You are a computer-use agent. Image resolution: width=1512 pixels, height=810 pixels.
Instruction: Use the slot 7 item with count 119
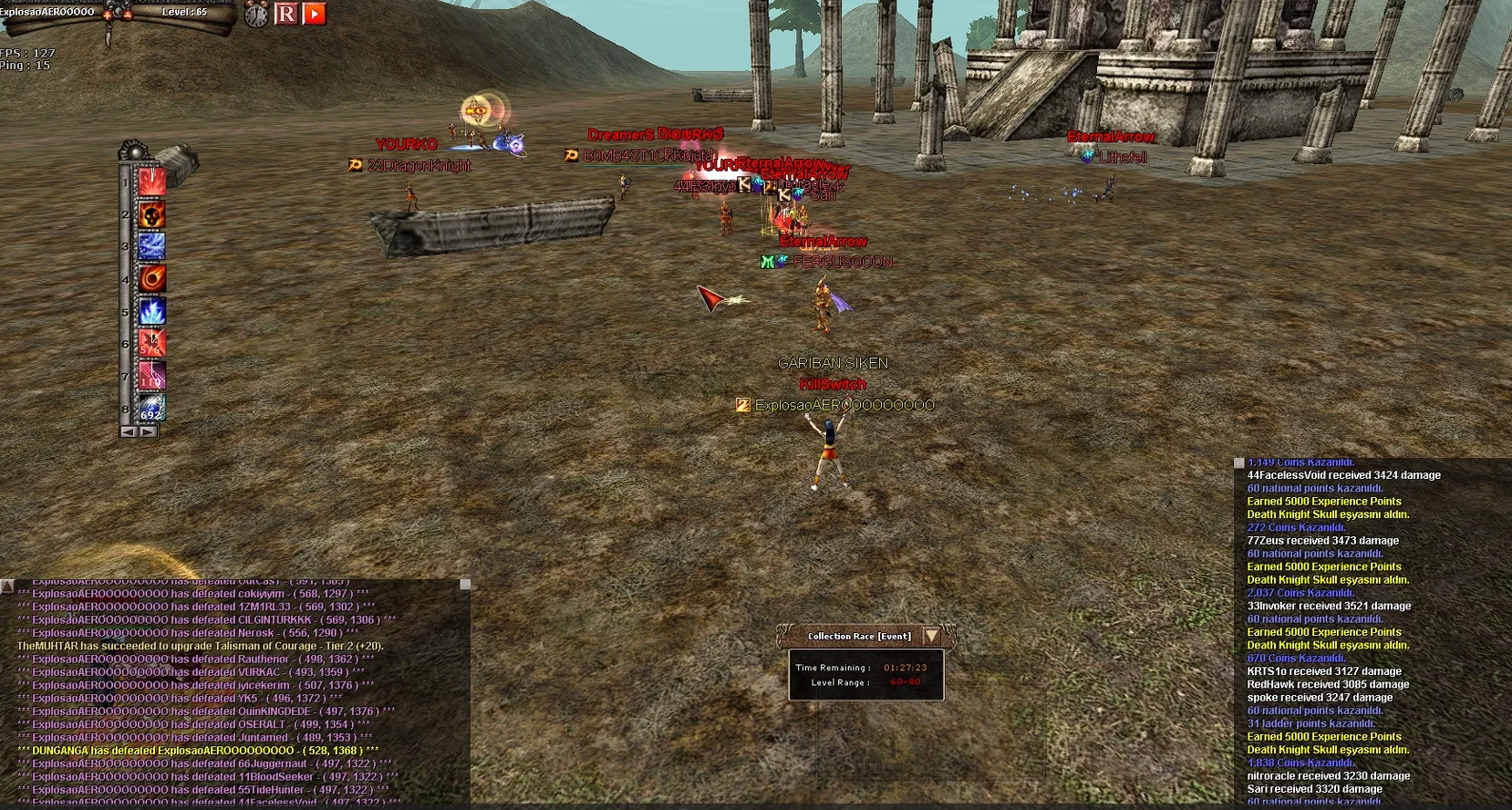pyautogui.click(x=151, y=377)
